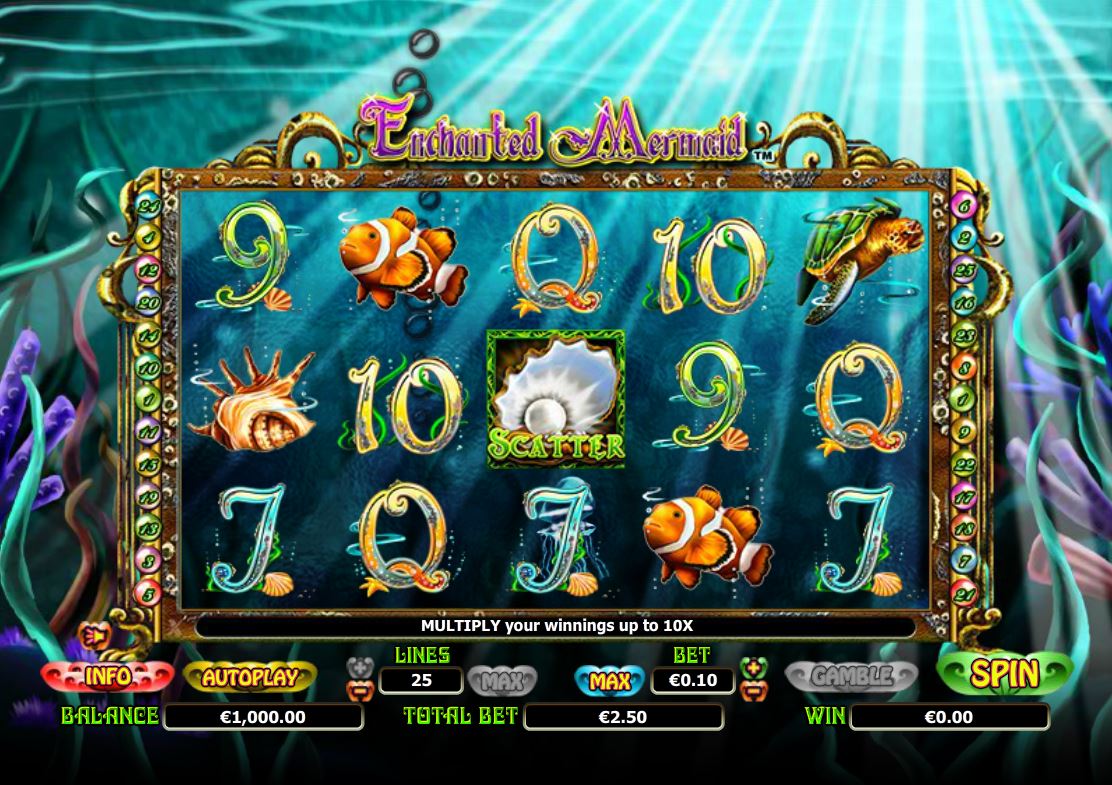
Task: Click the grey MAX lines button
Action: [502, 682]
